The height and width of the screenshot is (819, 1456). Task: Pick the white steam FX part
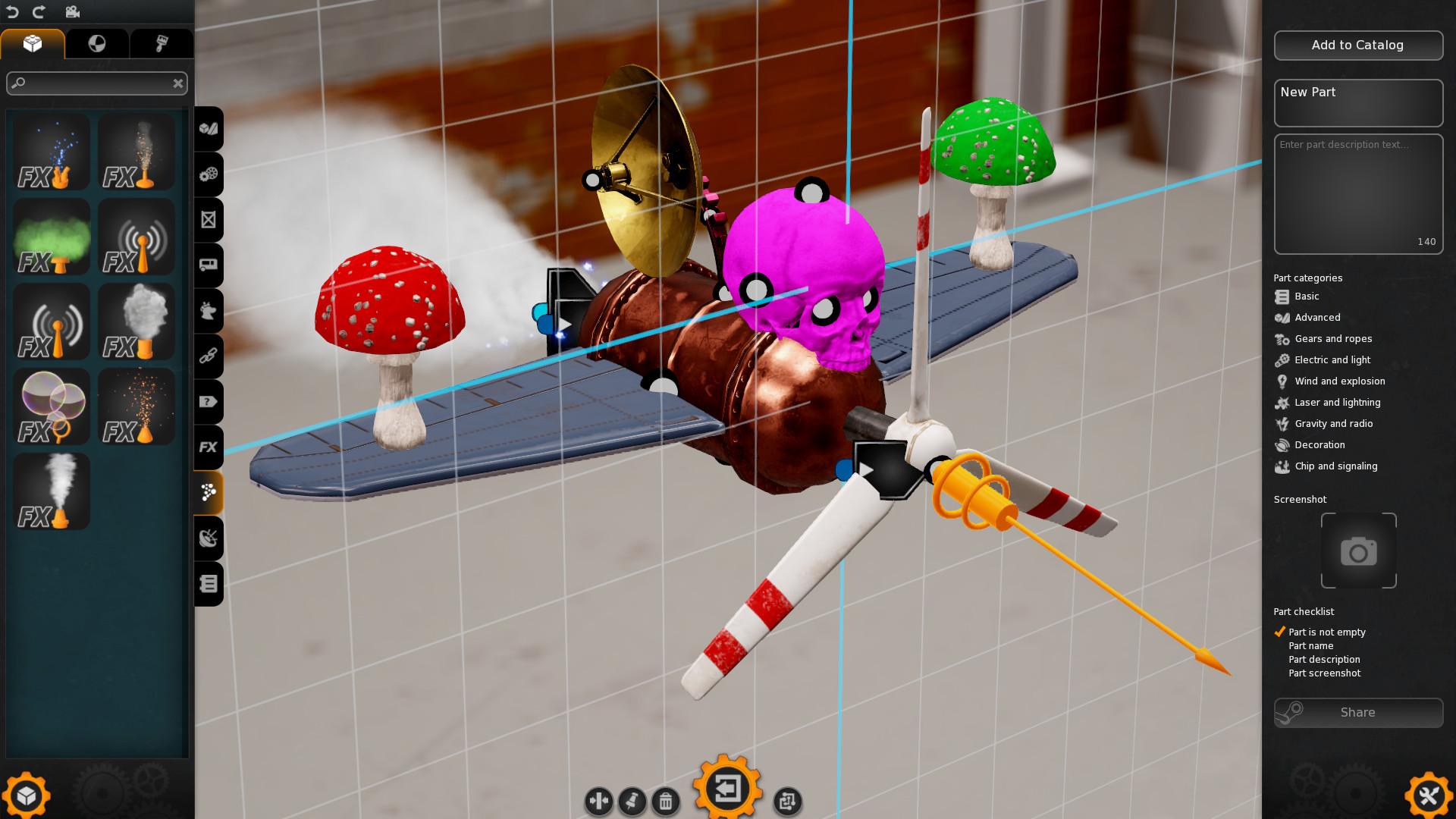[51, 491]
